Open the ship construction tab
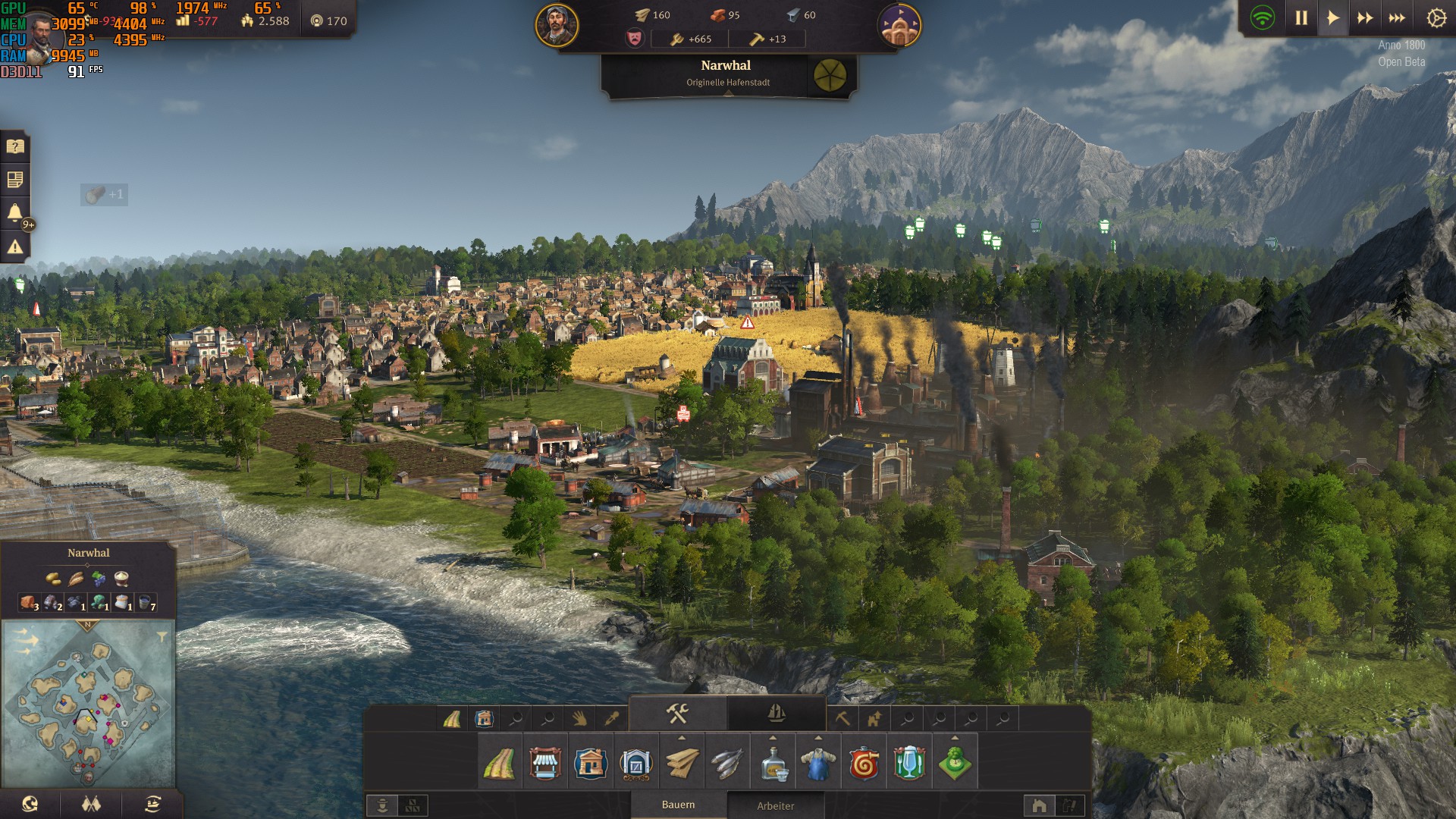 [776, 714]
